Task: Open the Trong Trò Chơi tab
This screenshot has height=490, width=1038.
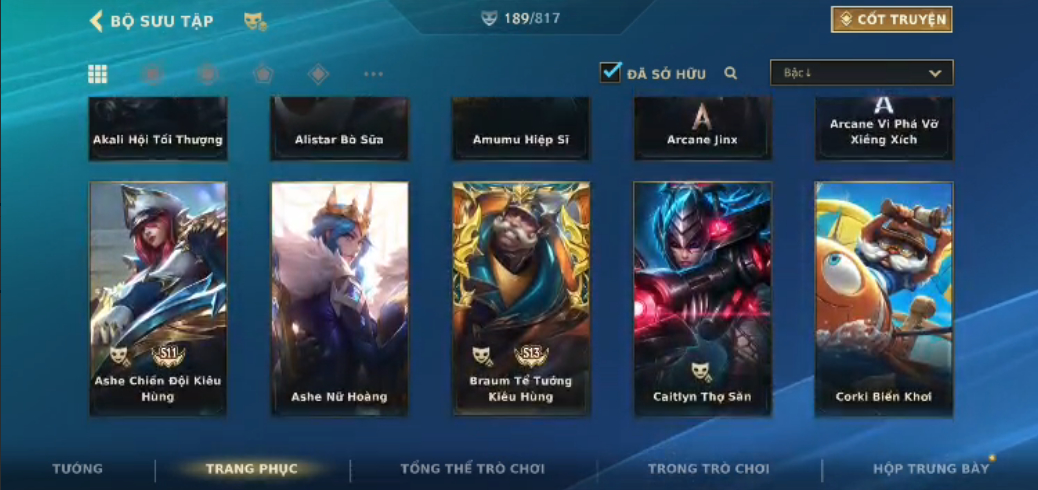Action: (x=708, y=468)
